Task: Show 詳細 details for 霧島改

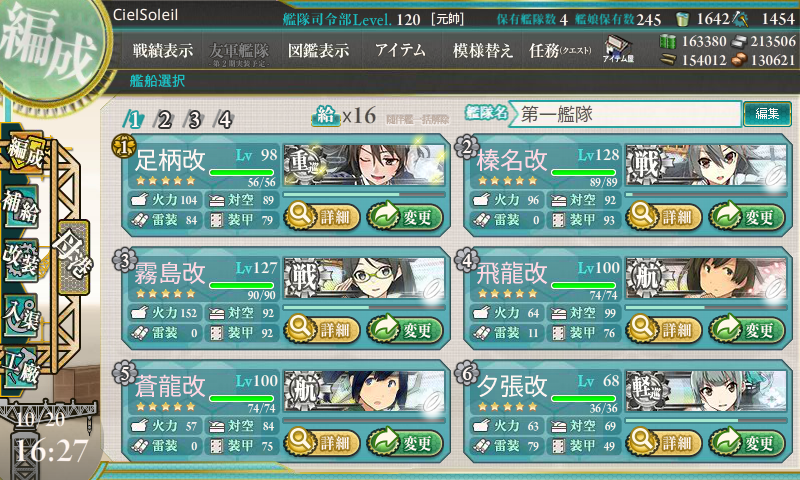Action: (318, 329)
